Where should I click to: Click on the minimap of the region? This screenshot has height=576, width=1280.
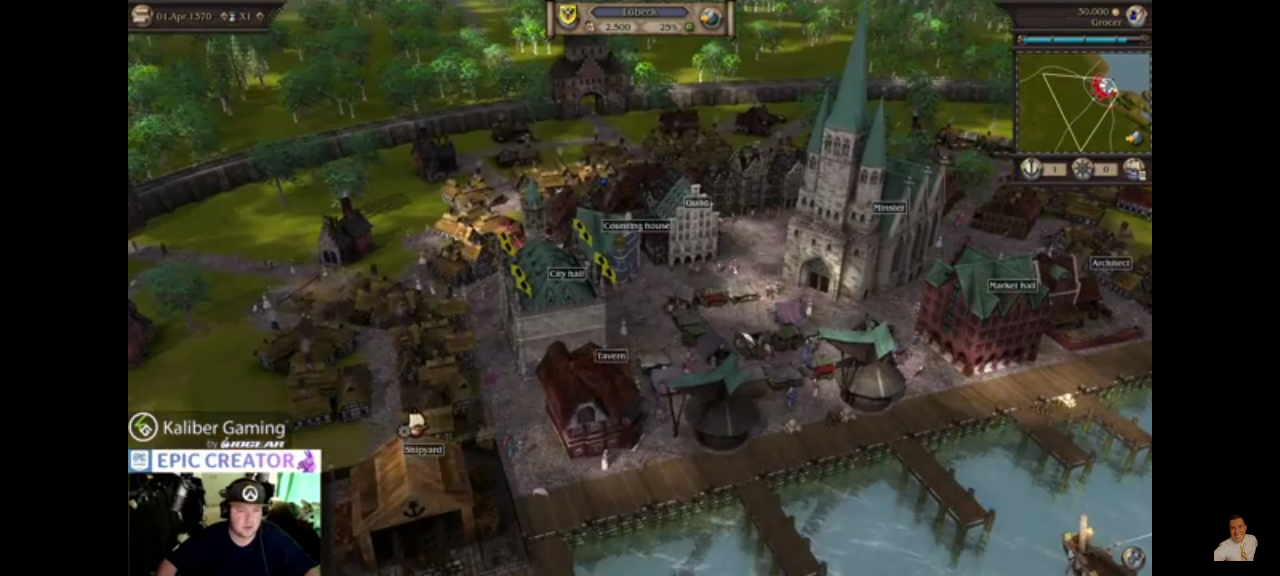point(1083,101)
